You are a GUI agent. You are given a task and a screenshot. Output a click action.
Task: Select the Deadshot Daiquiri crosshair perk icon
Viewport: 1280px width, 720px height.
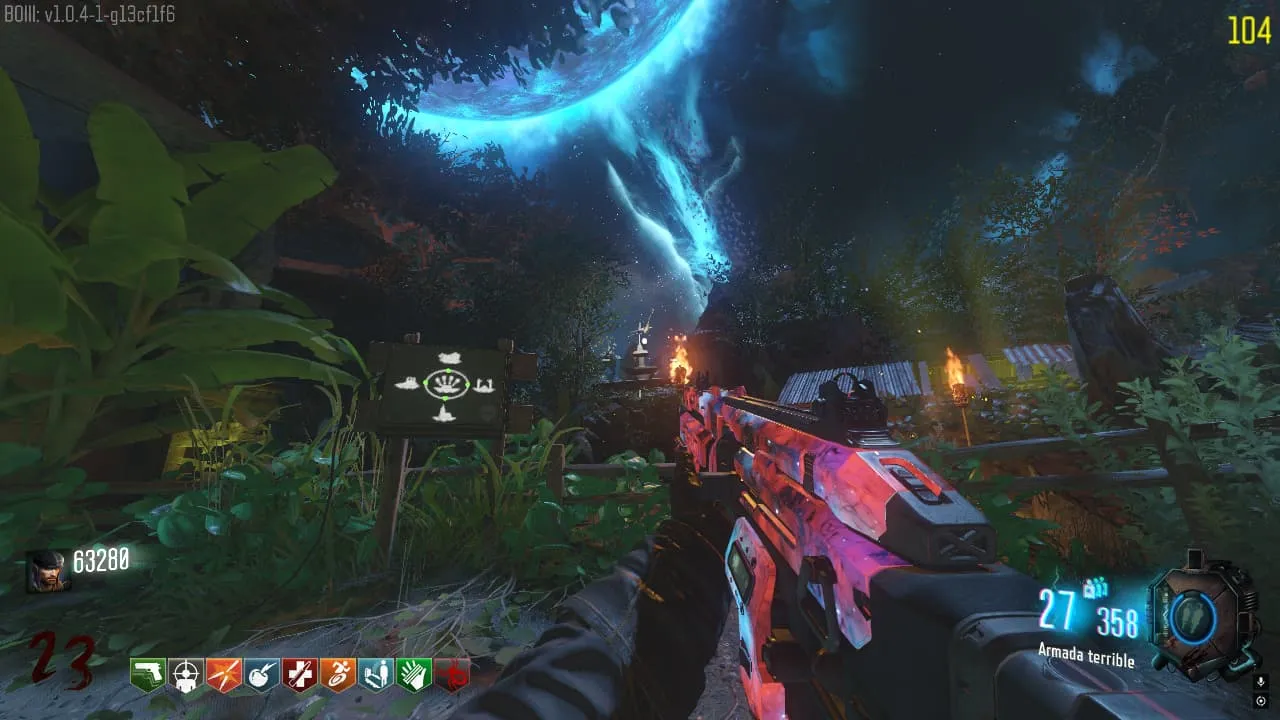pyautogui.click(x=186, y=675)
